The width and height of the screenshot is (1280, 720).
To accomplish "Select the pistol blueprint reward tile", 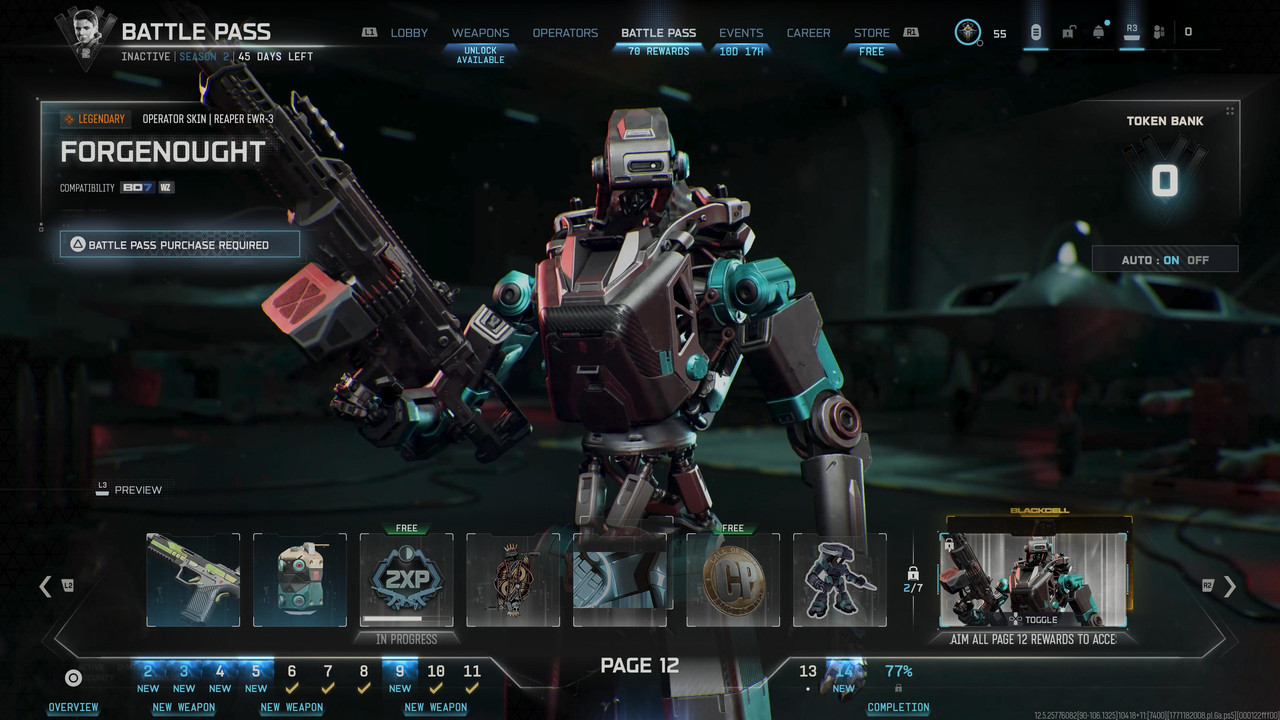I will [x=193, y=580].
